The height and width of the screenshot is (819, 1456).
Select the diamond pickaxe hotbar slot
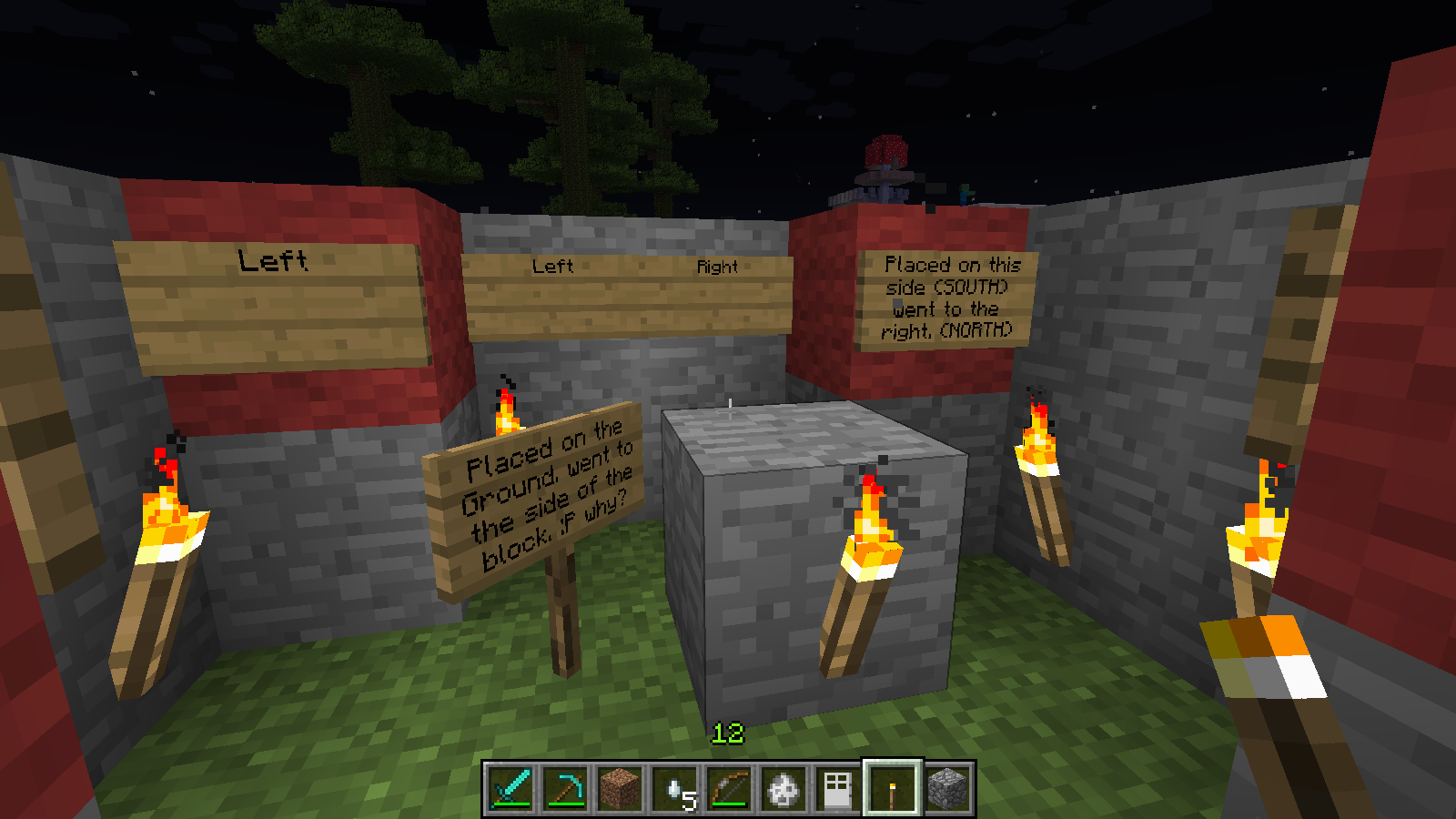tap(565, 789)
